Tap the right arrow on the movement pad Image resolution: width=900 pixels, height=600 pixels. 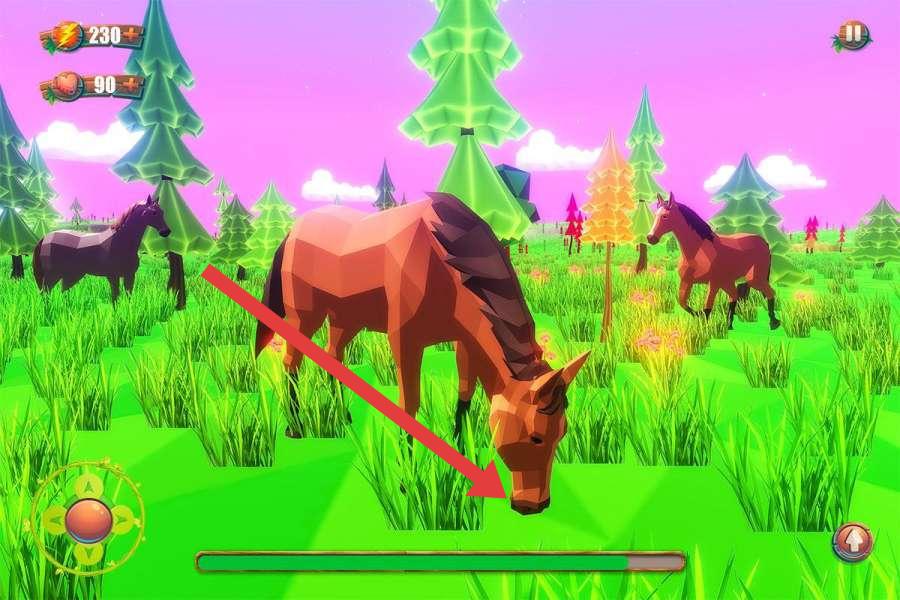point(124,520)
